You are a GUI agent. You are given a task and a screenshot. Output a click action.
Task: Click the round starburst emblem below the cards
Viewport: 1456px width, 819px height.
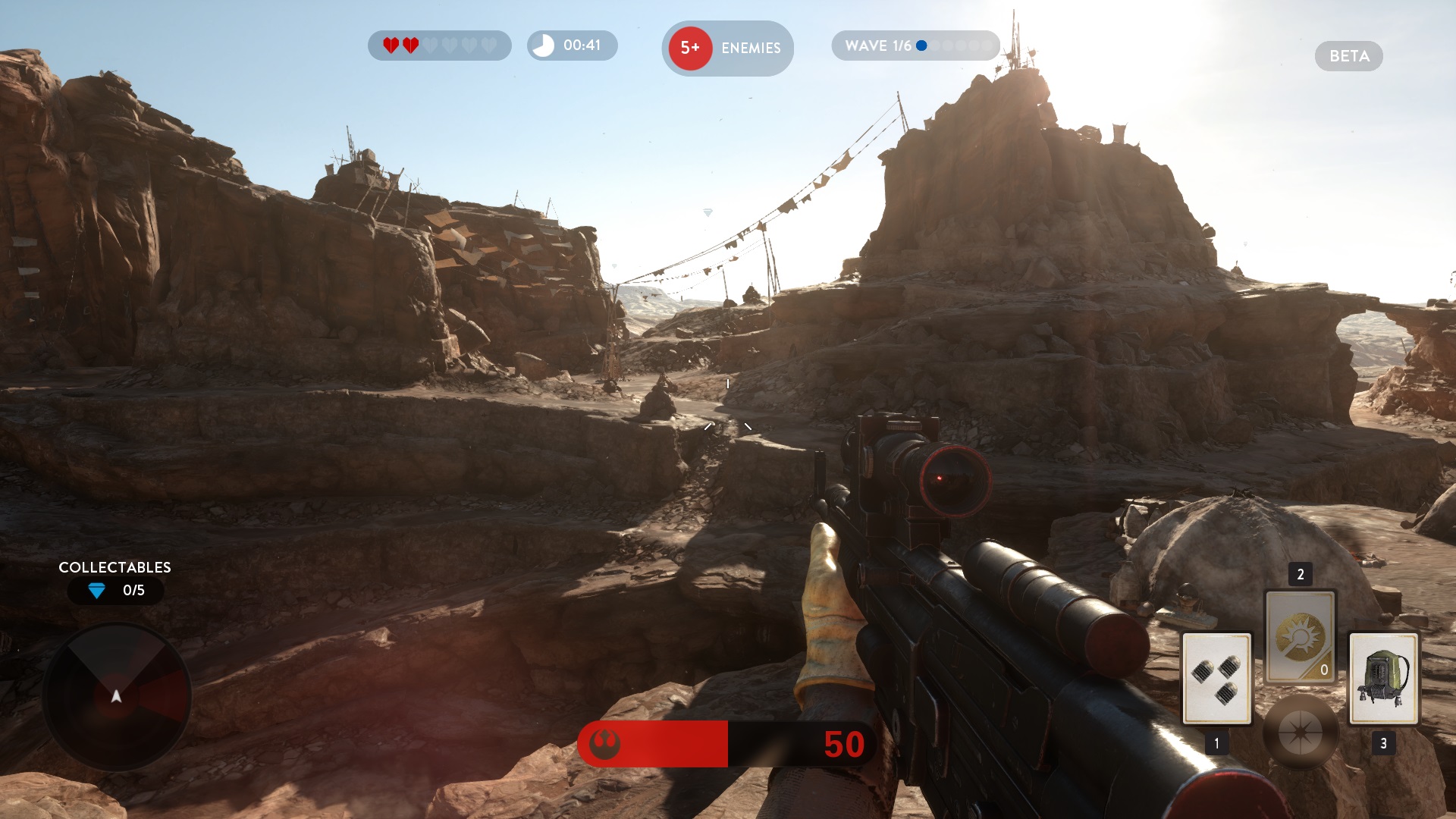point(1300,733)
